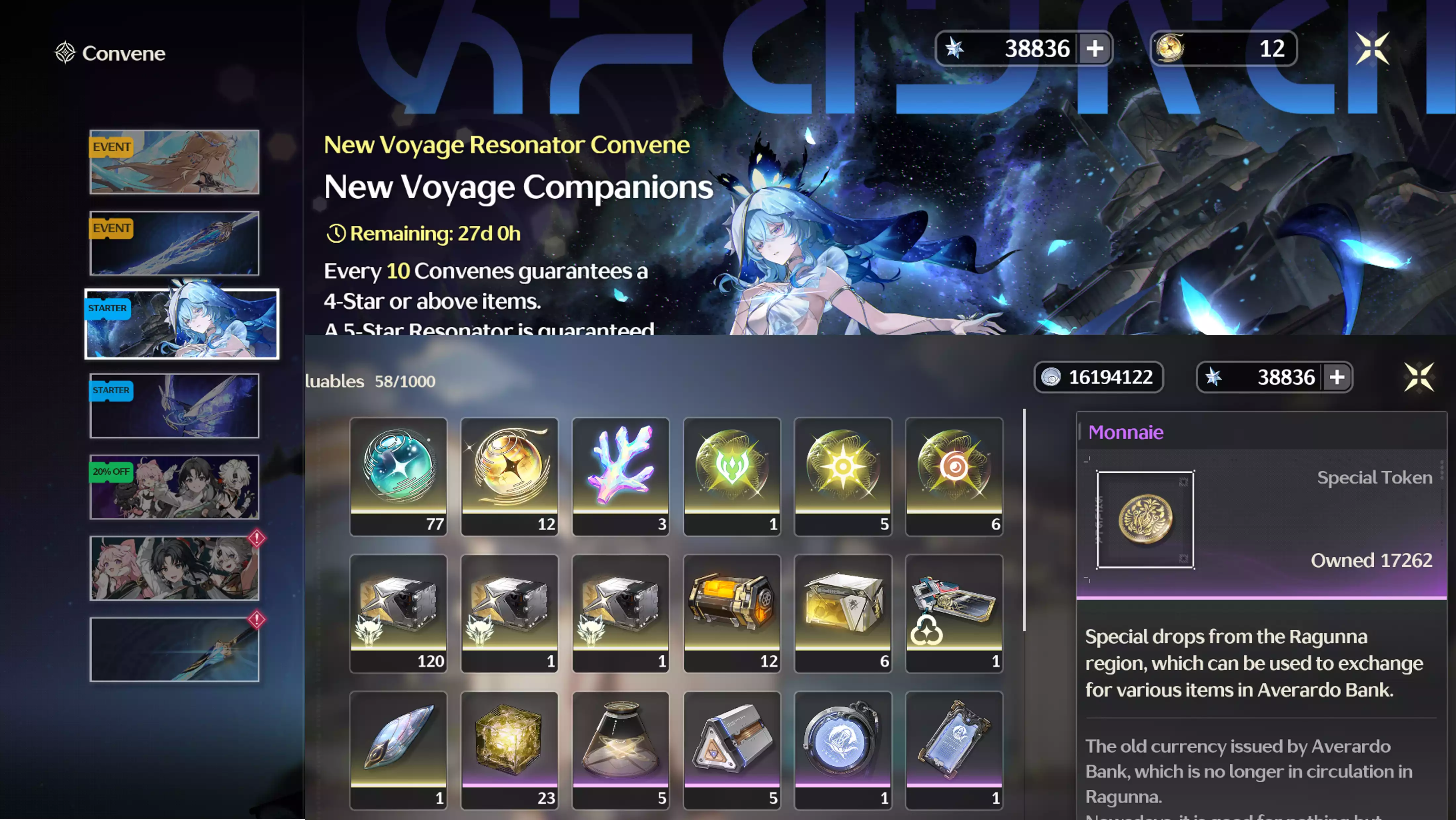Click the Monnaie gold coin icon in details
1456x820 pixels.
(x=1145, y=519)
